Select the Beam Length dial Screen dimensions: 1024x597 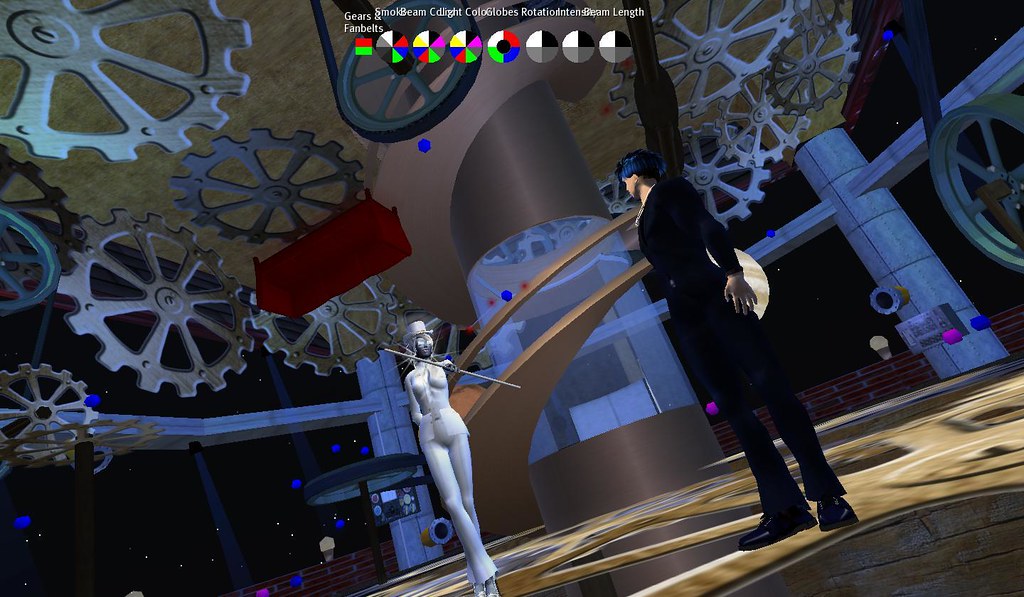tap(615, 46)
